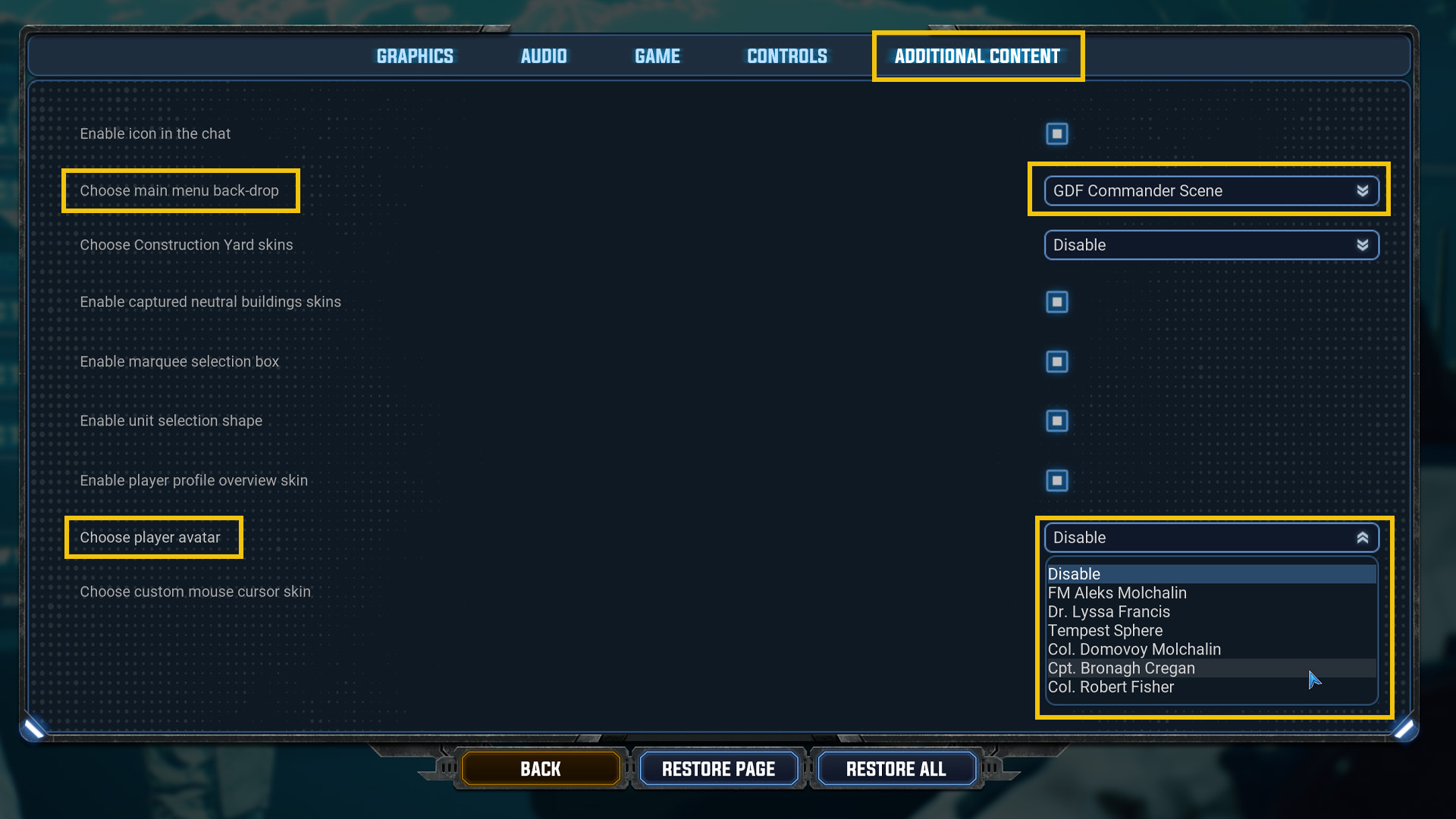Toggle 'Enable icon in the chat'
Image resolution: width=1456 pixels, height=819 pixels.
tap(1057, 133)
